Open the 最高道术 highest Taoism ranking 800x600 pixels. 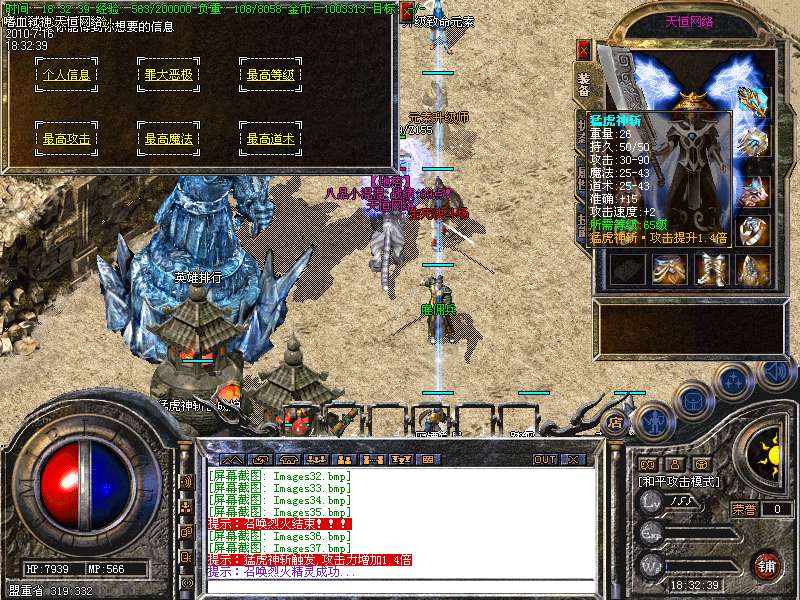[x=270, y=139]
